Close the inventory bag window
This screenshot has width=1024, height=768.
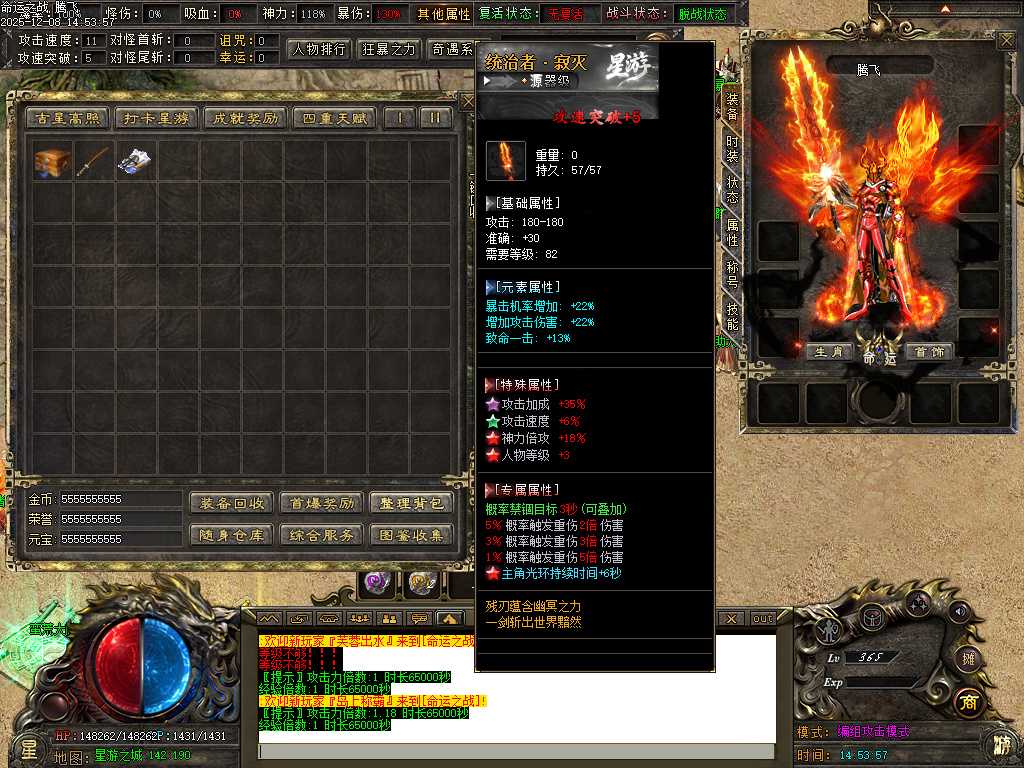click(467, 101)
